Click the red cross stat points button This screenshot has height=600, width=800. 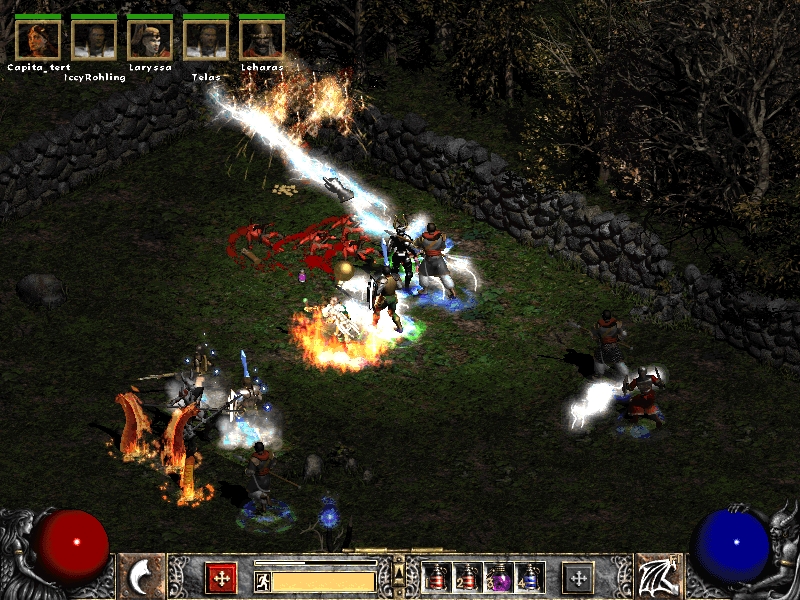[x=221, y=577]
